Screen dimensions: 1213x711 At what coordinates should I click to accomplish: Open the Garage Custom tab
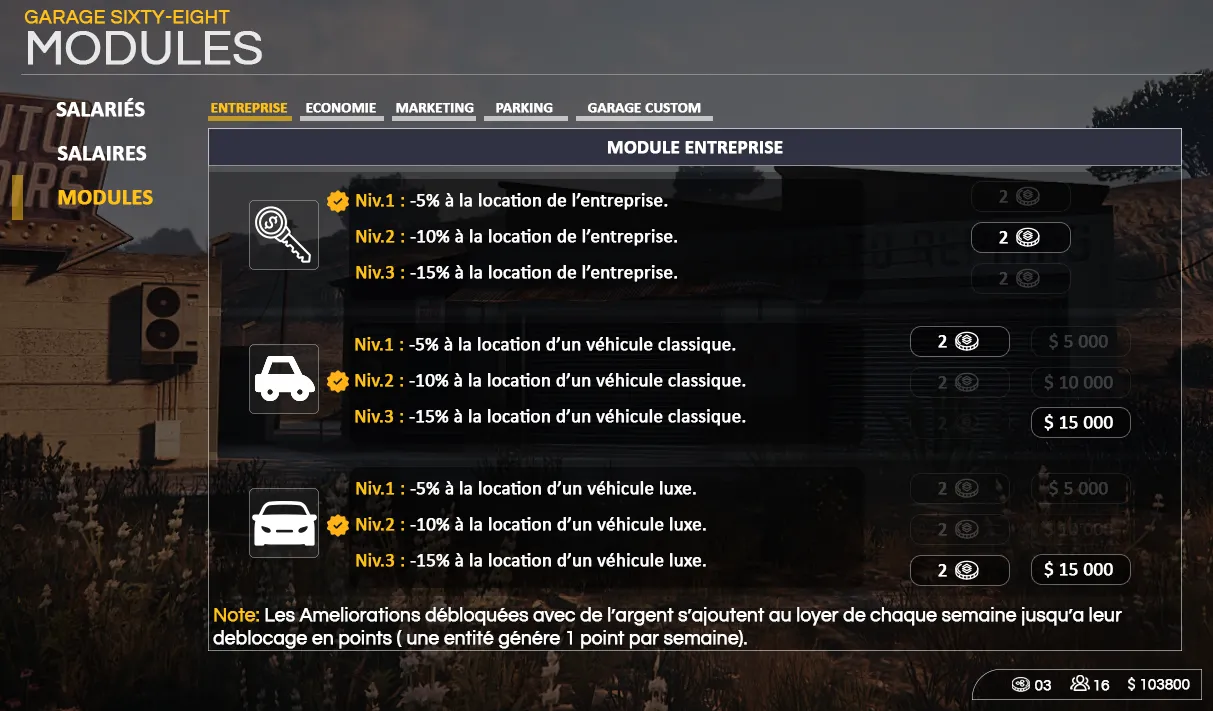644,108
